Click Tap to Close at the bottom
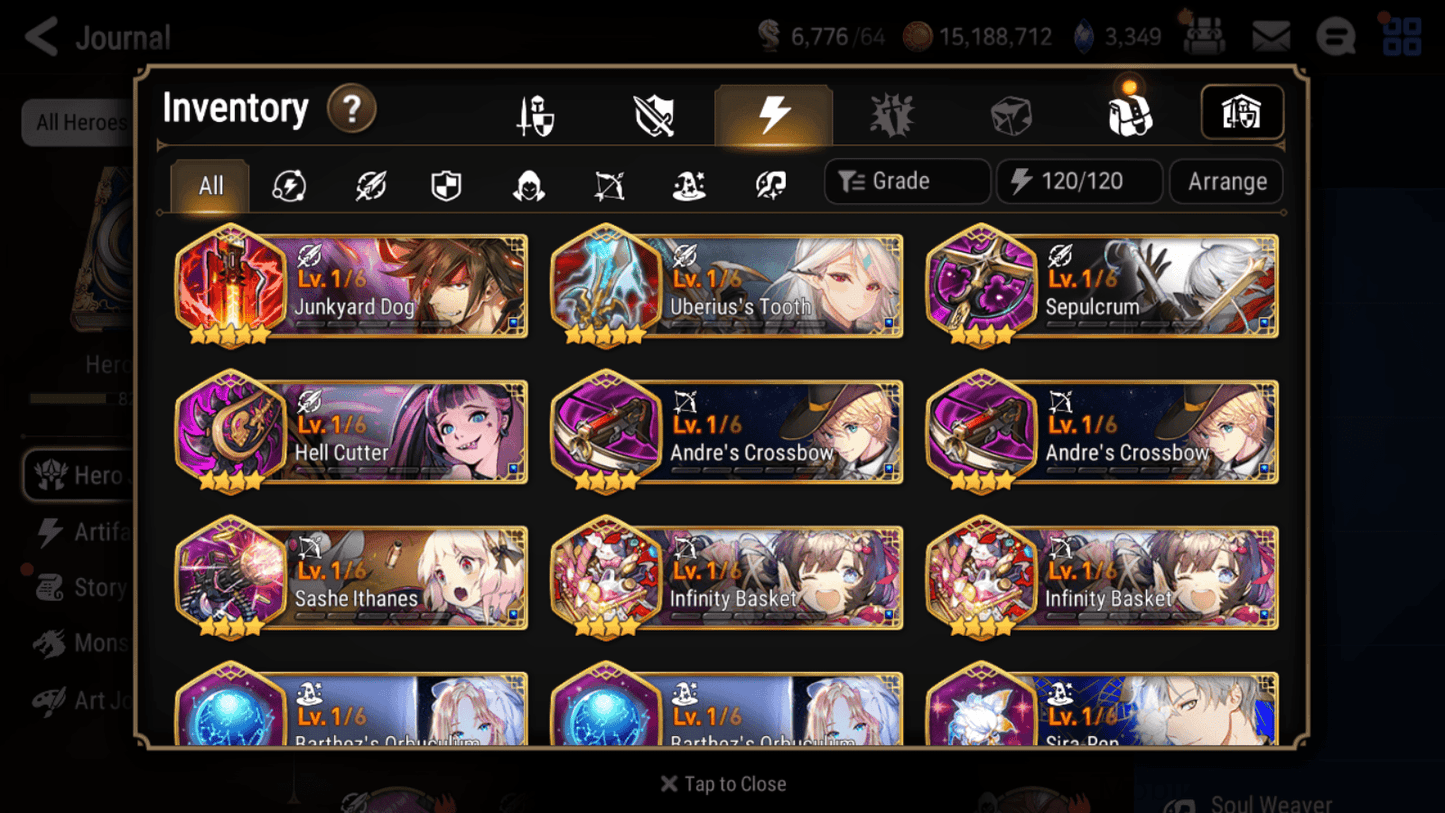 722,784
